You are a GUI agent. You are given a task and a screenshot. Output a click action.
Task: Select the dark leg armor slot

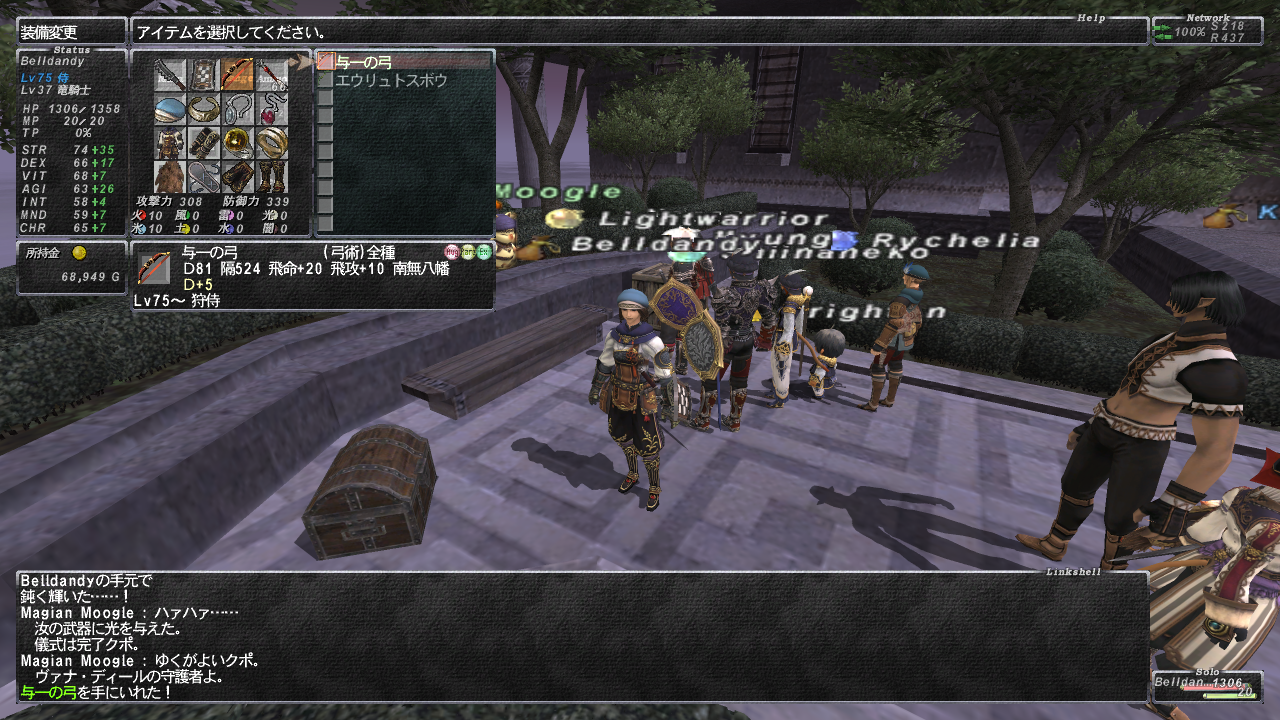coord(238,177)
